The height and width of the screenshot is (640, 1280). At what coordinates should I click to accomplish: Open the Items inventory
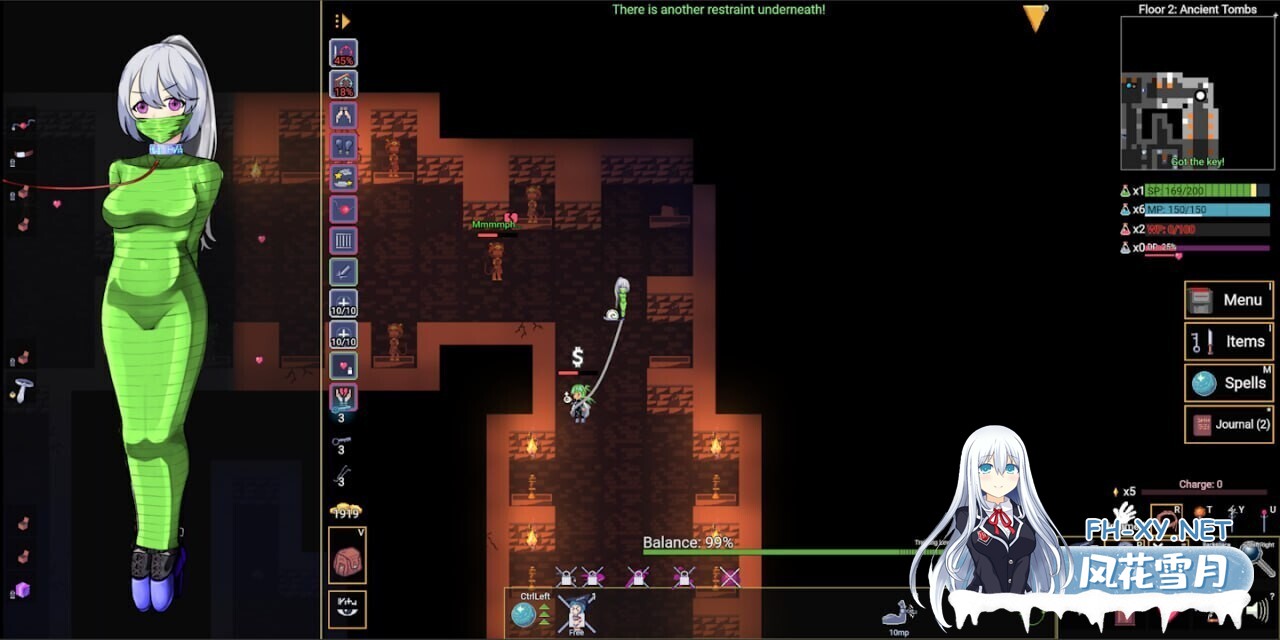[x=1229, y=341]
